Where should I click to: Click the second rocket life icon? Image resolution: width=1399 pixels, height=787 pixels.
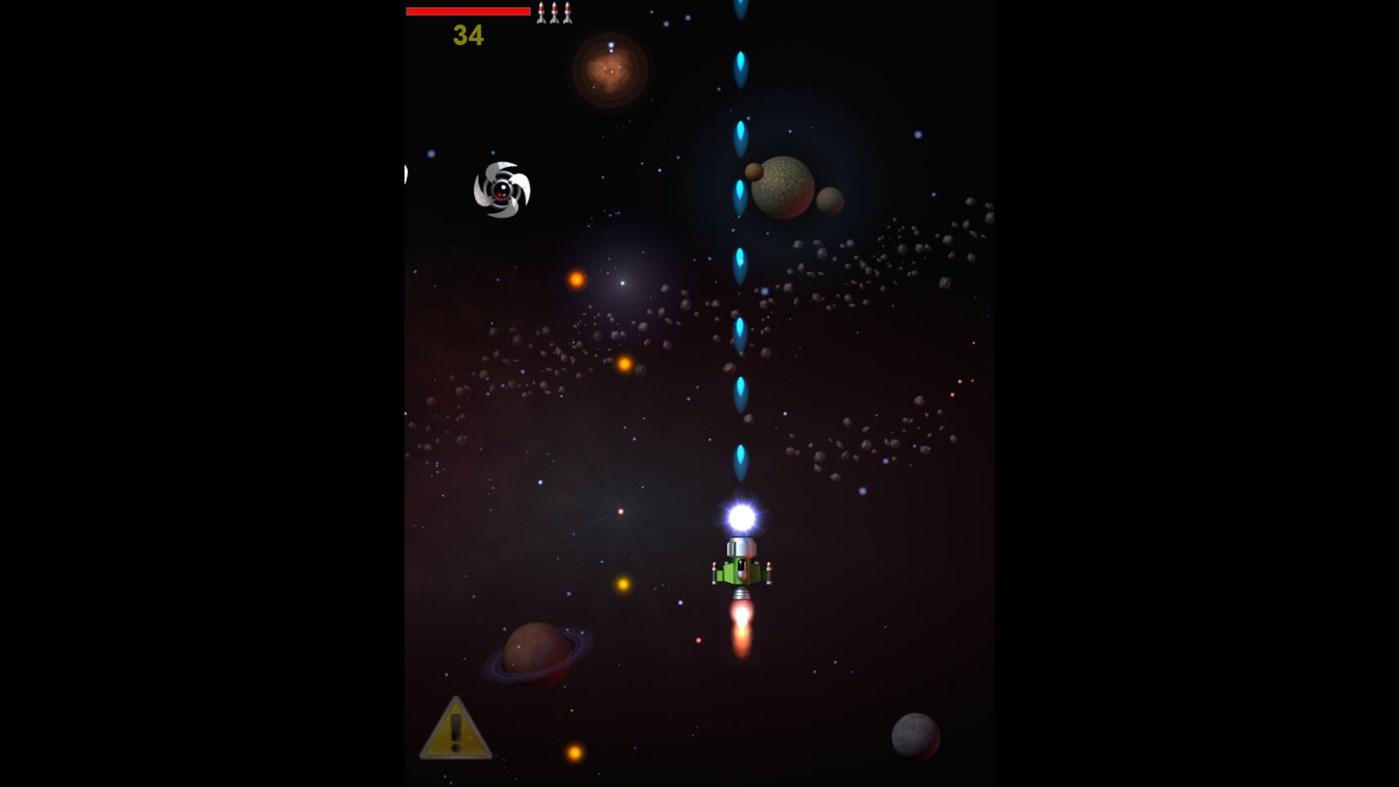click(x=553, y=12)
